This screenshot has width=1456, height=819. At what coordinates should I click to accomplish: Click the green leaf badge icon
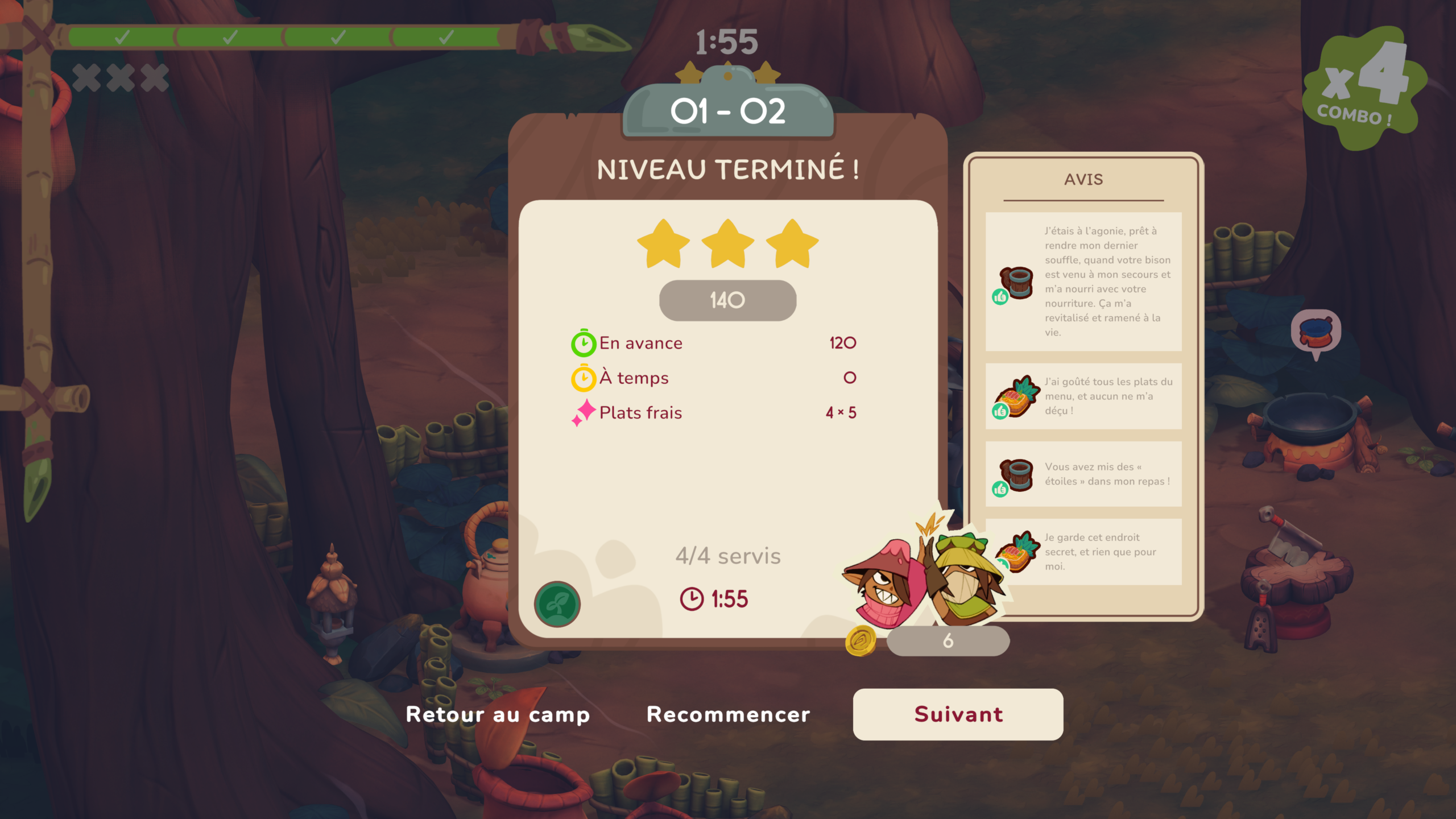tap(557, 604)
